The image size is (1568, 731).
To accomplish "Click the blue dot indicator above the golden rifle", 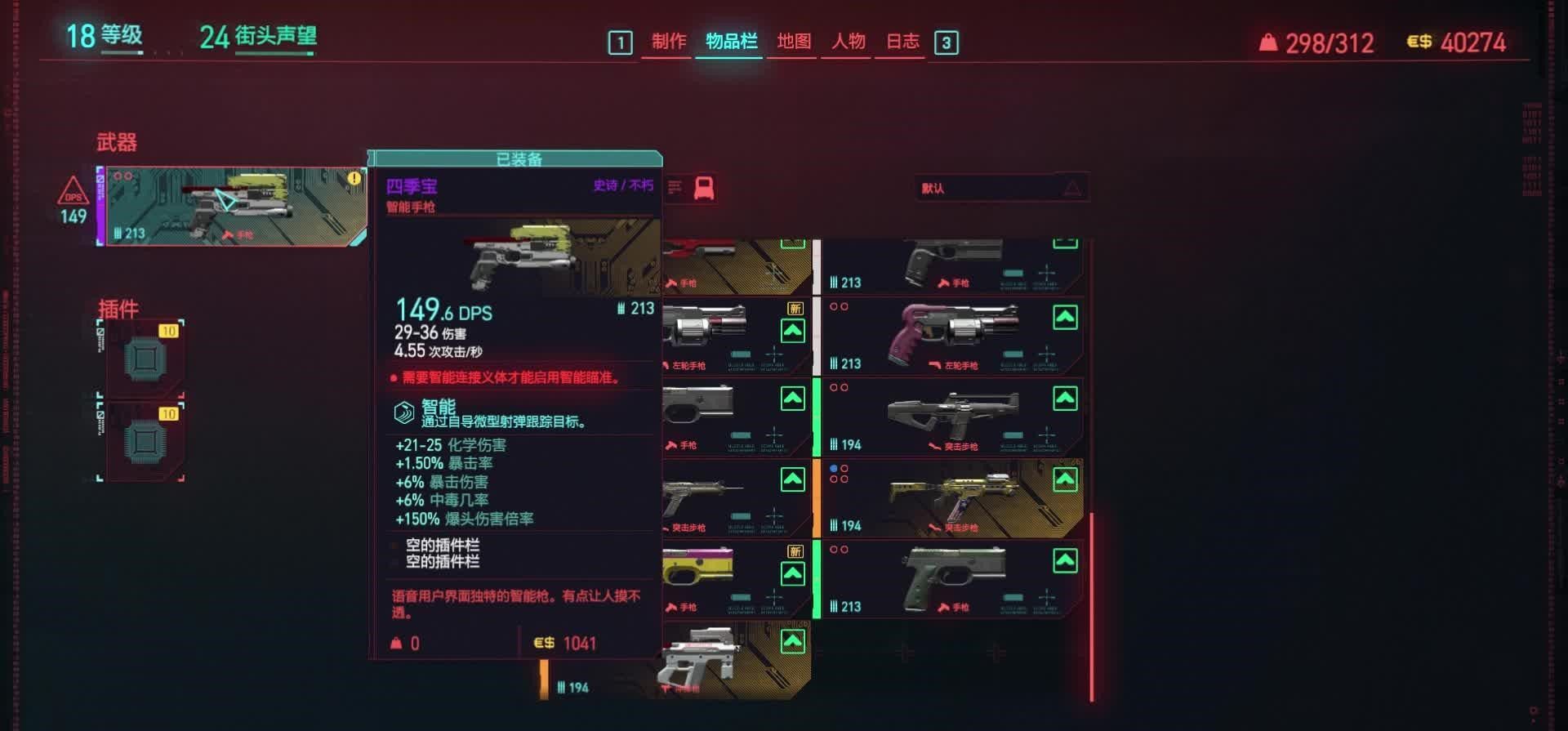I will (832, 468).
